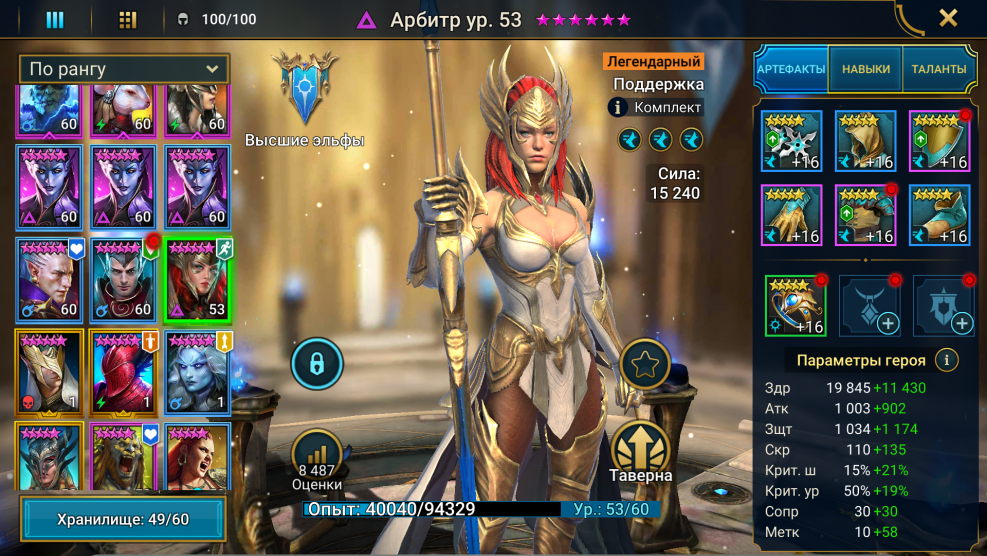Close the champion screen with the X

click(x=948, y=18)
